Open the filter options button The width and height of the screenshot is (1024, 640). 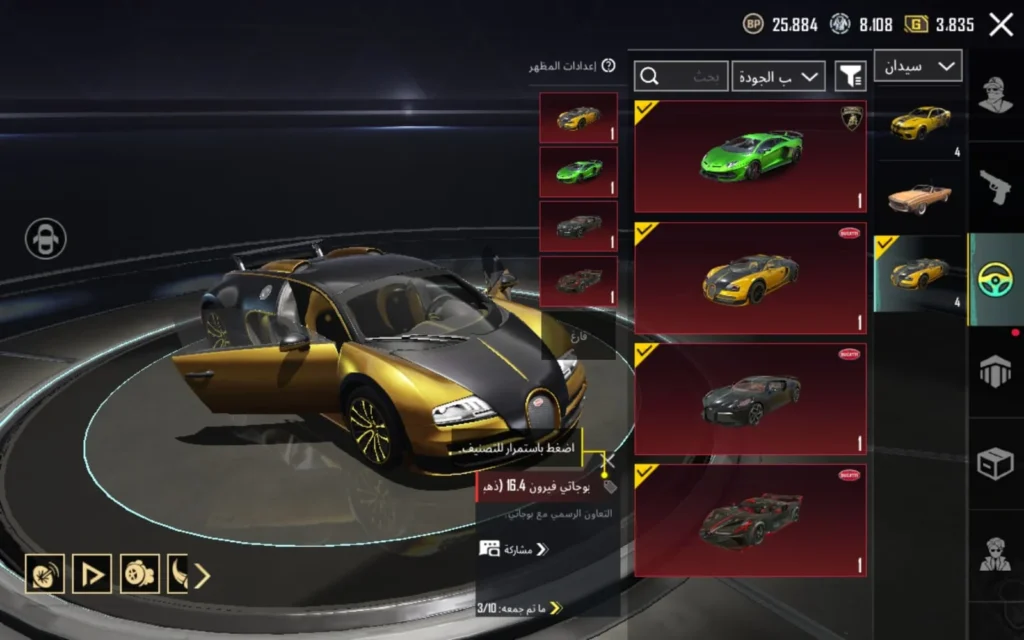[x=850, y=76]
